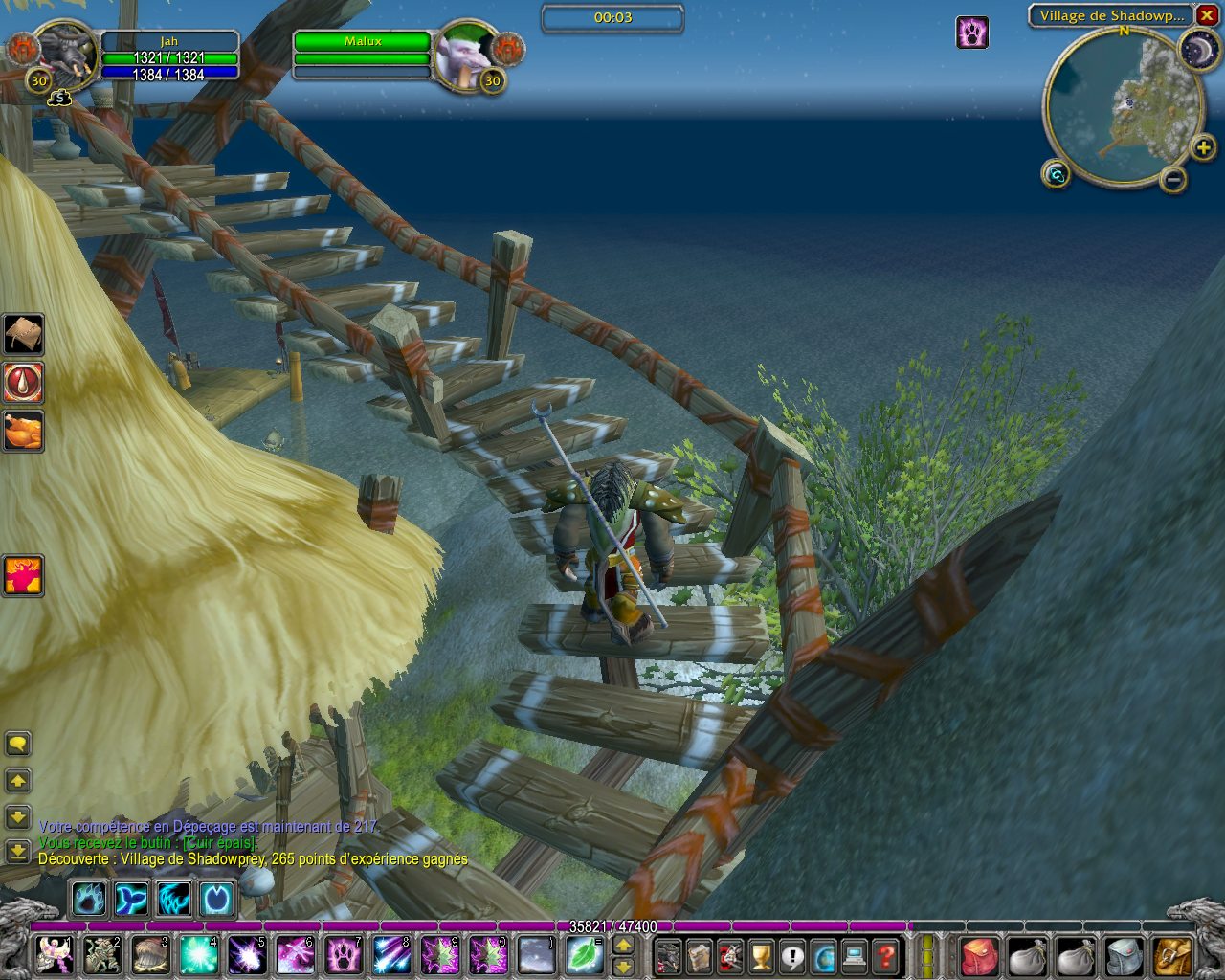Open the world map globe button
Viewport: 1225px width, 980px height.
coord(823,955)
